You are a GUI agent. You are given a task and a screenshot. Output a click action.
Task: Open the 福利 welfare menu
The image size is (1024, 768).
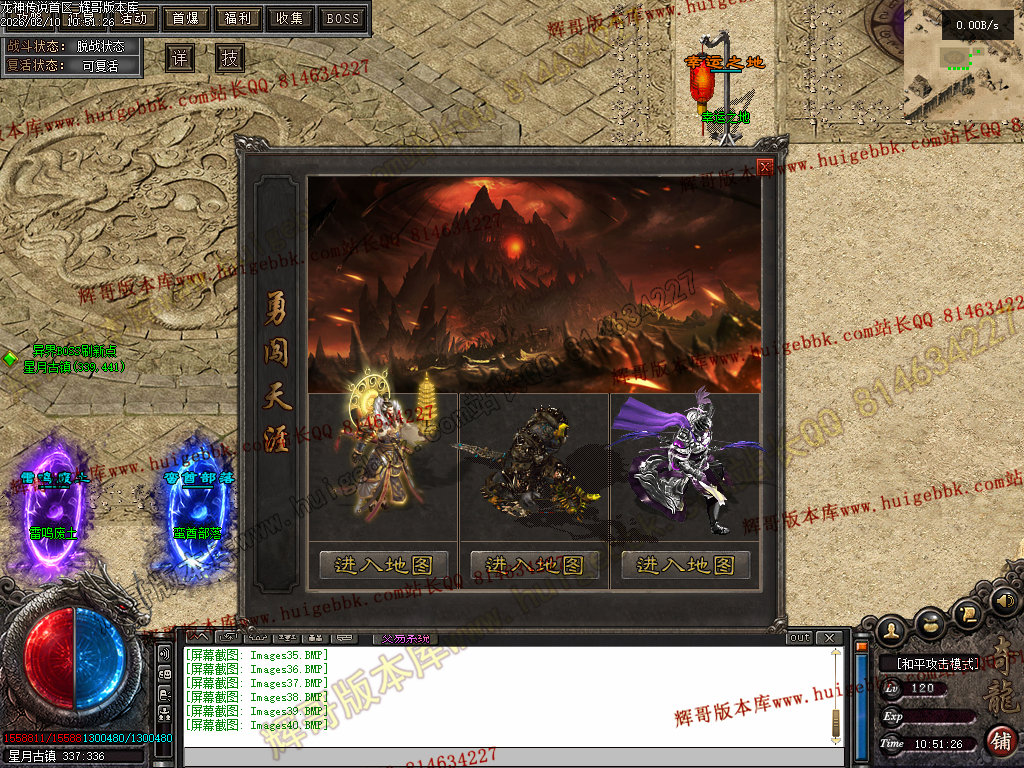click(238, 18)
